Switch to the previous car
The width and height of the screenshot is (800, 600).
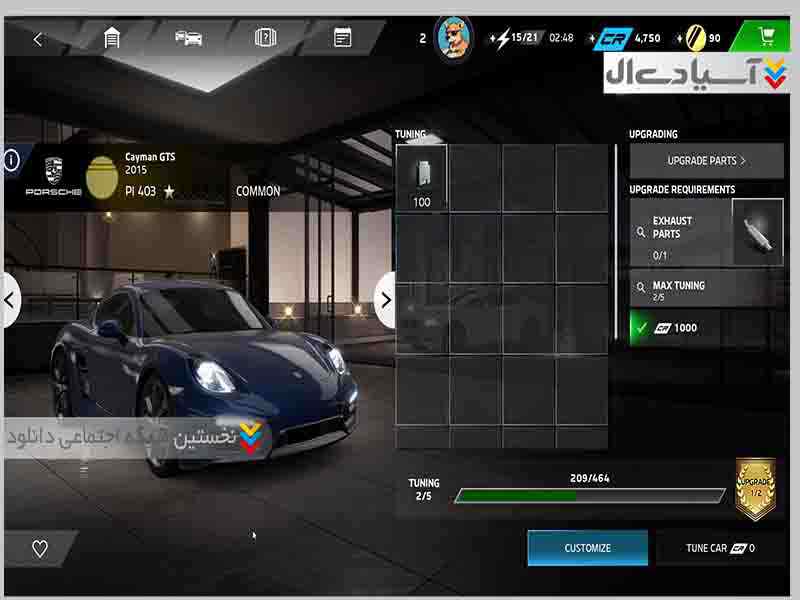tap(10, 299)
